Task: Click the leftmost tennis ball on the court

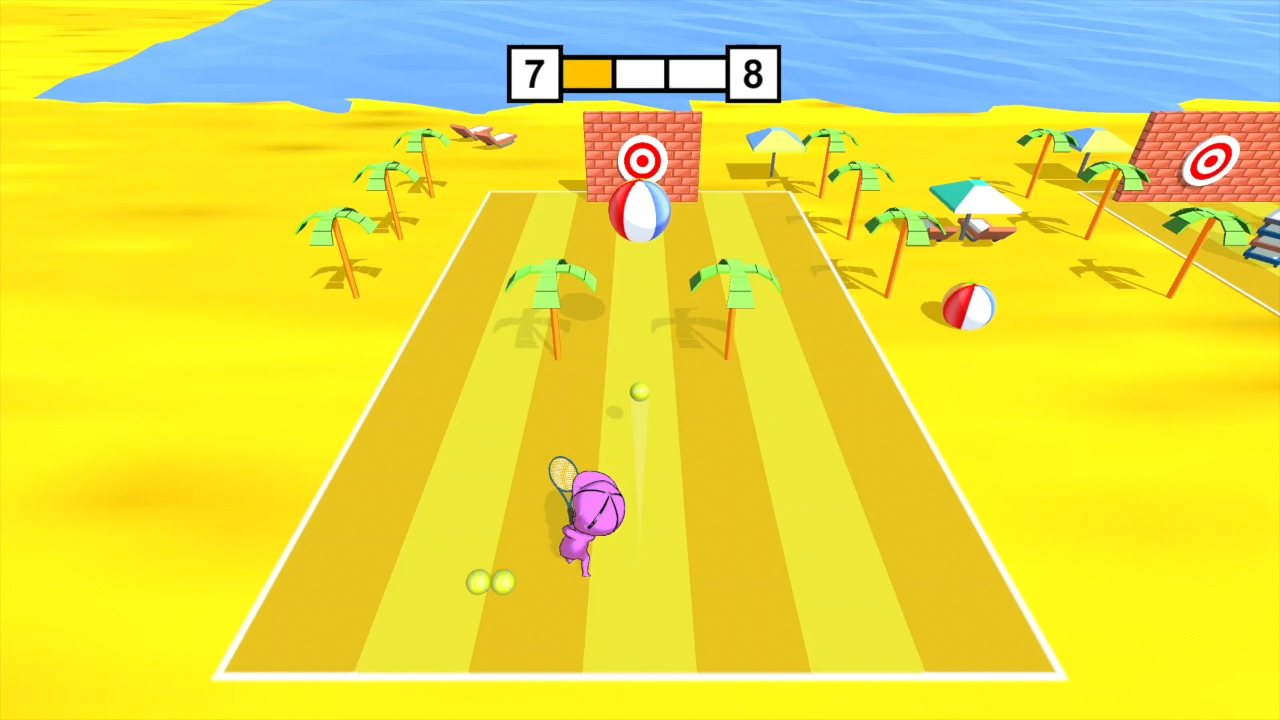Action: click(x=477, y=581)
